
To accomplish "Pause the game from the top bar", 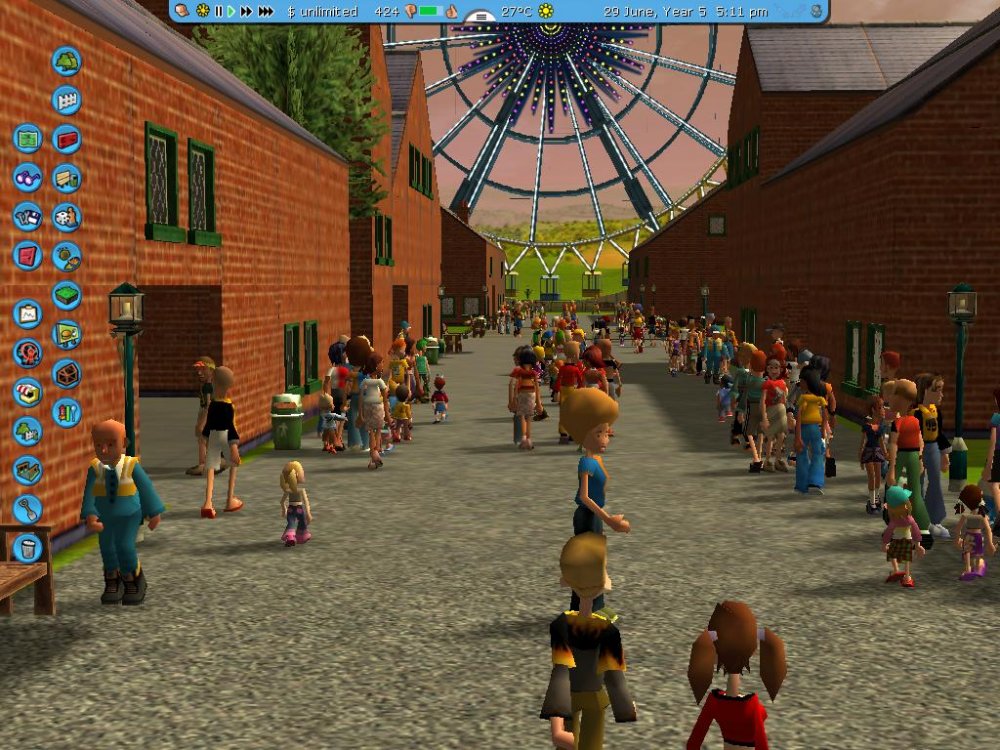I will [218, 11].
